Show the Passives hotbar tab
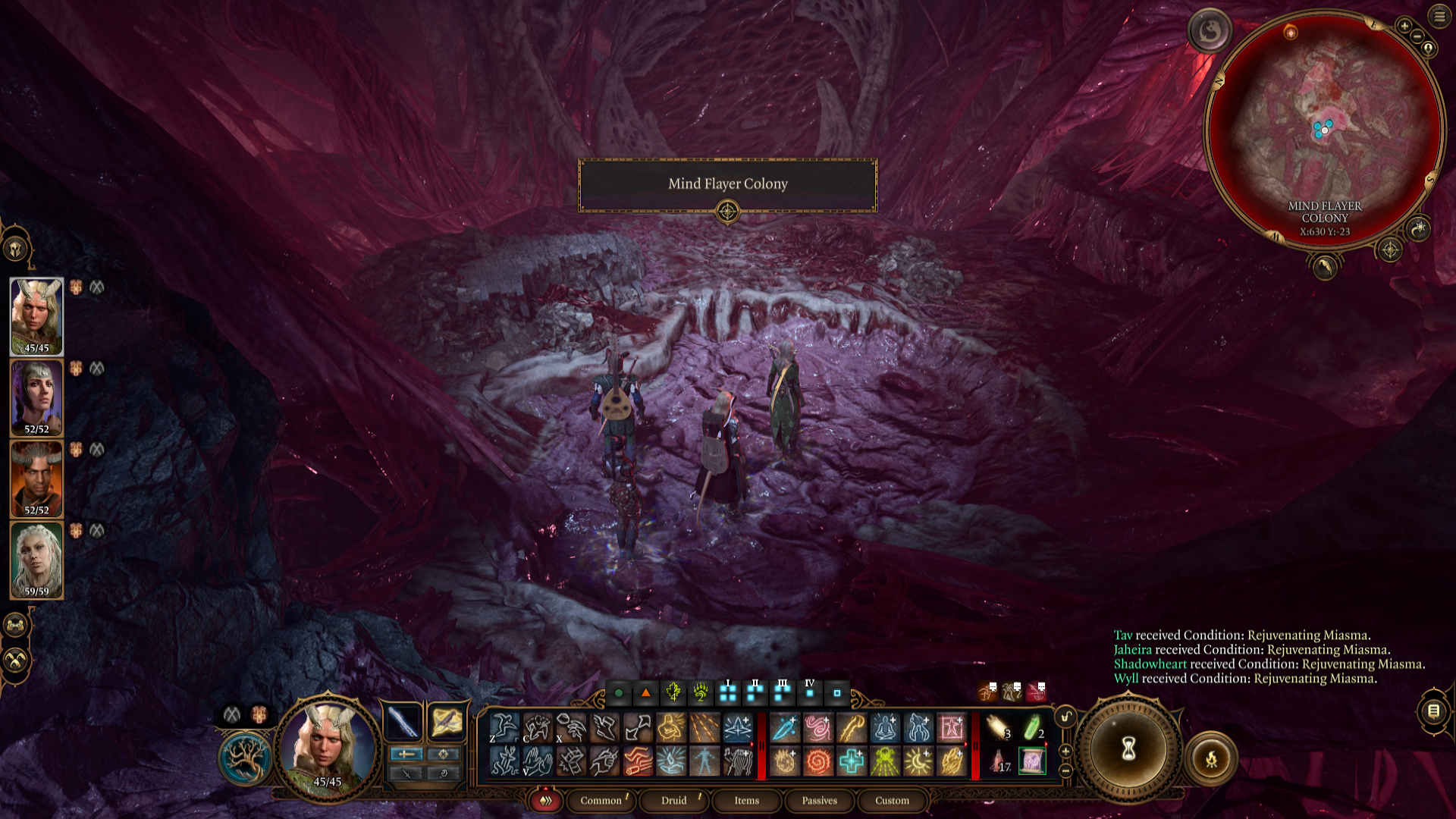 coord(819,800)
